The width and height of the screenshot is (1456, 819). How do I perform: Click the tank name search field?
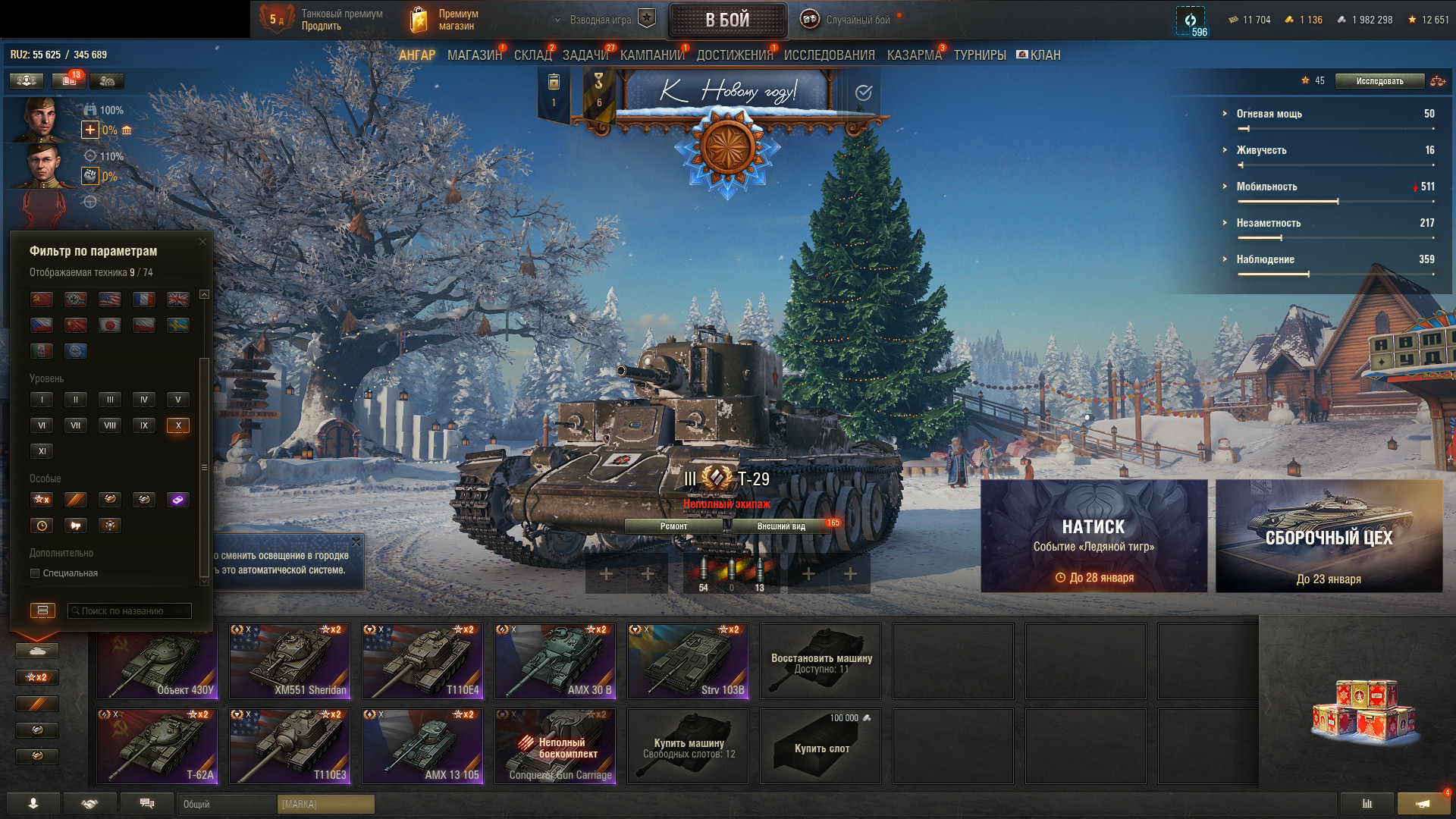tap(130, 611)
